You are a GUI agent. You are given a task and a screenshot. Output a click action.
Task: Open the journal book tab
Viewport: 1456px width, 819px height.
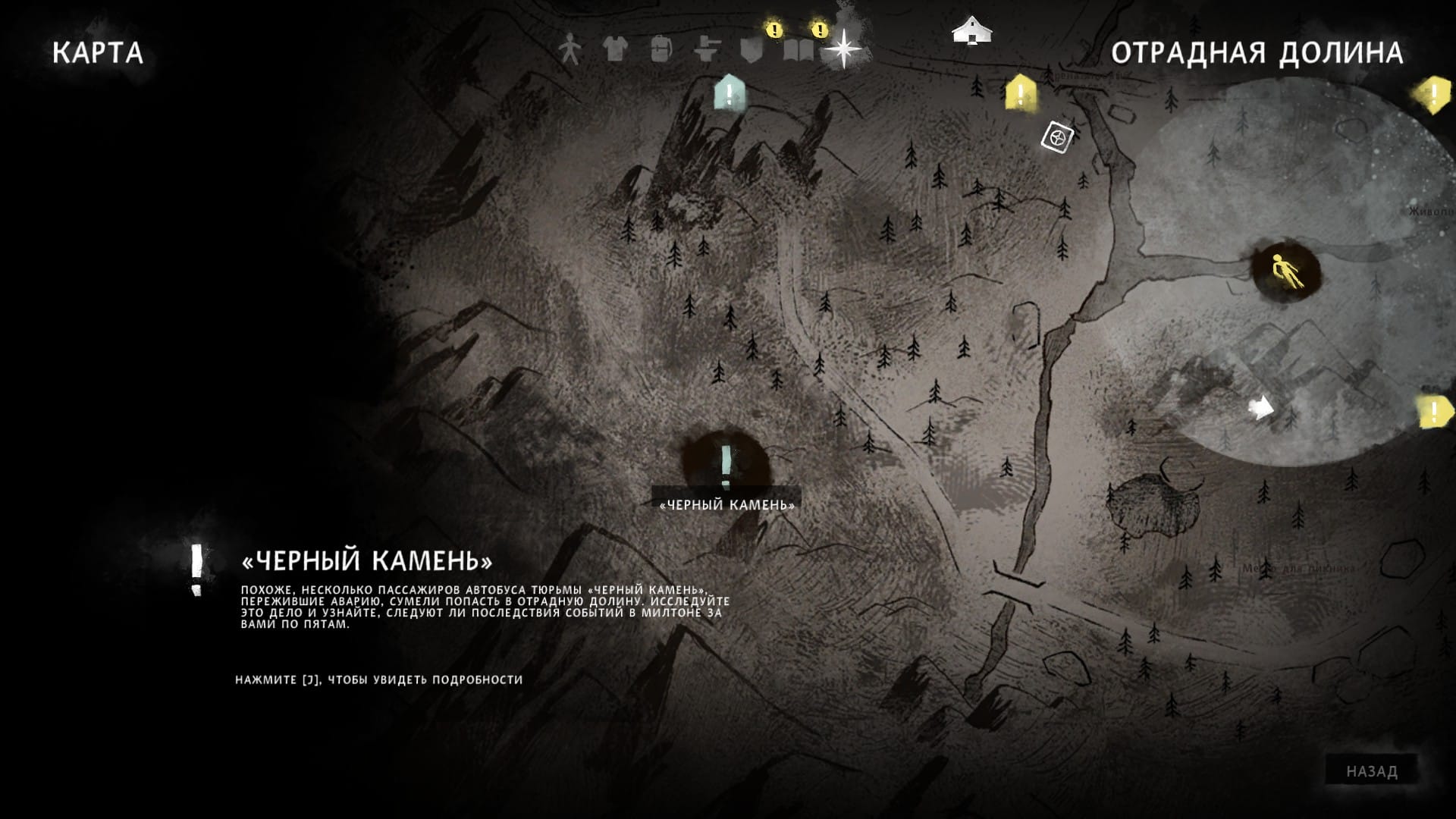(799, 50)
